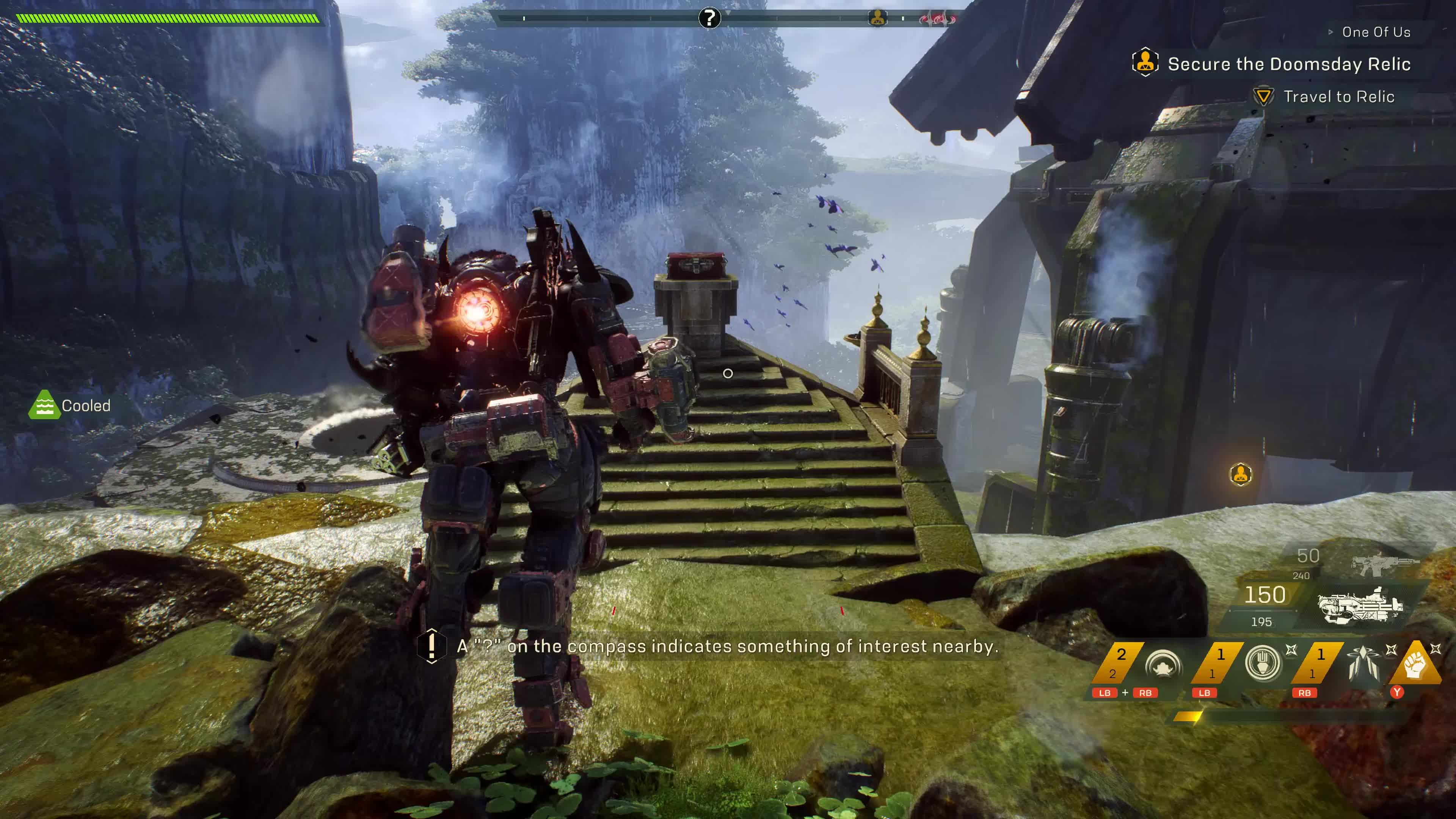Select the Travel to Relic sub-objective

[x=1338, y=97]
